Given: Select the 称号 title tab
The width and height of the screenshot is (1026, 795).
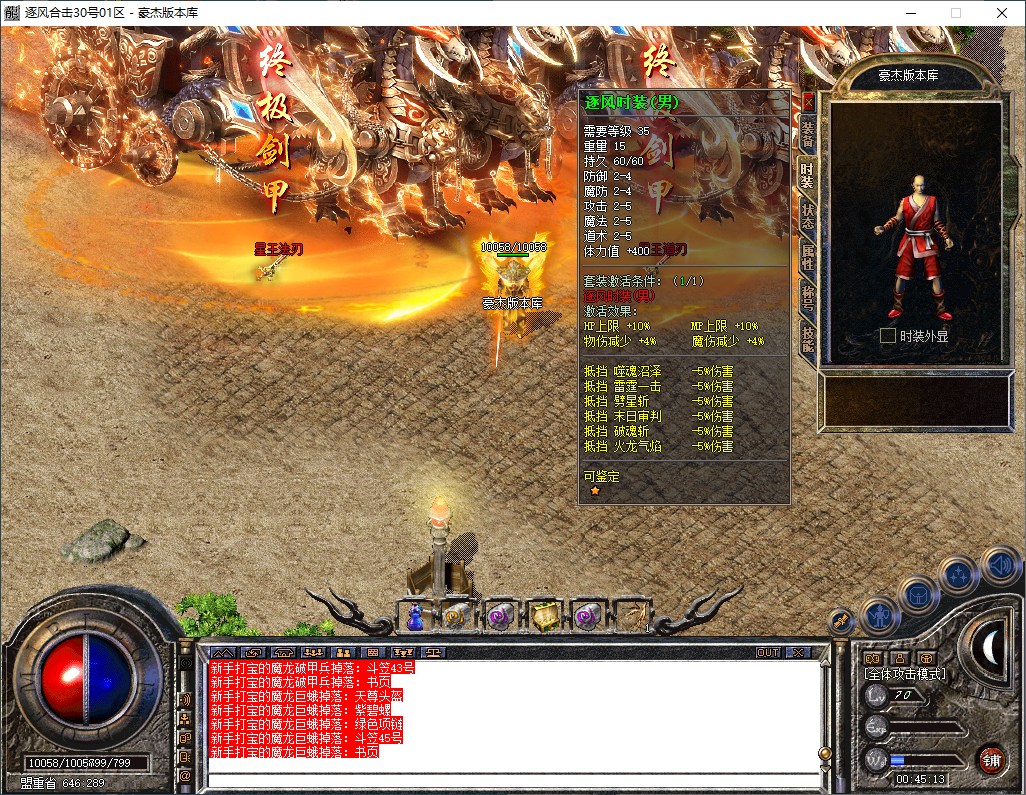Looking at the screenshot, I should [807, 299].
